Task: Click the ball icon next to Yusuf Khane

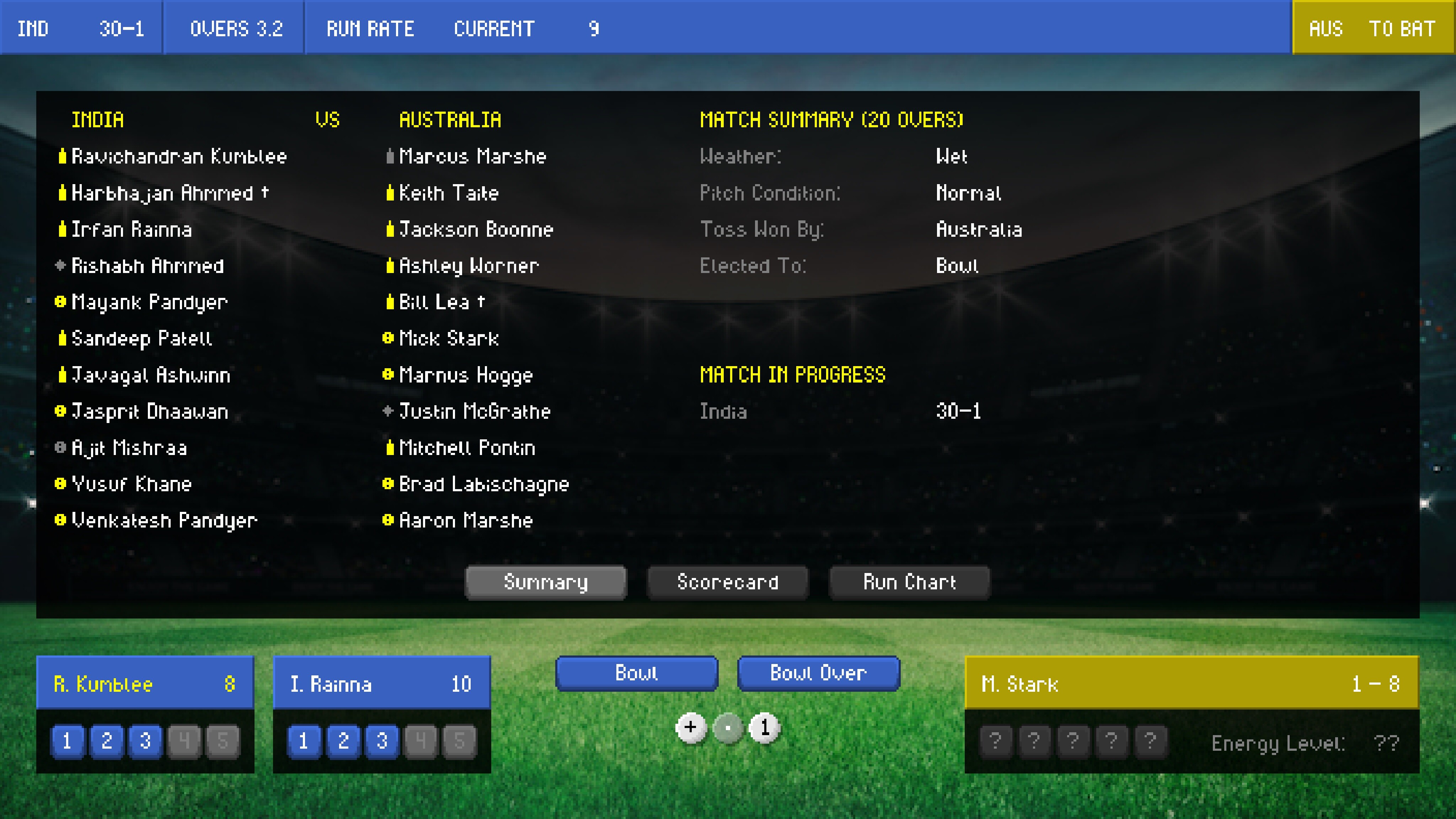Action: click(60, 484)
